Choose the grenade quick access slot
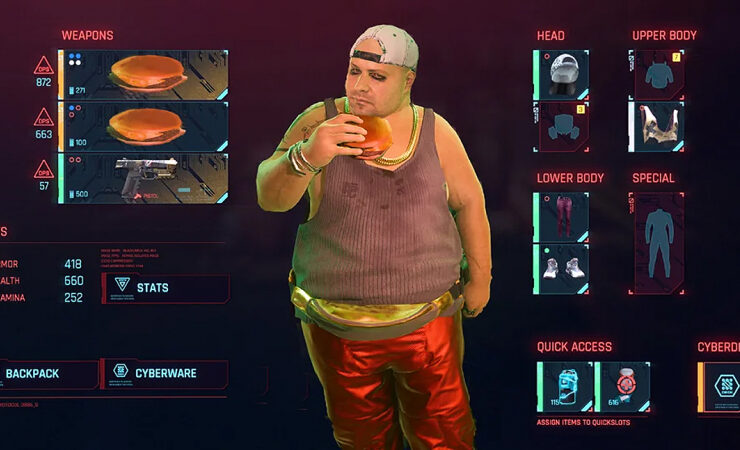Viewport: 740px width, 450px height. tap(624, 387)
